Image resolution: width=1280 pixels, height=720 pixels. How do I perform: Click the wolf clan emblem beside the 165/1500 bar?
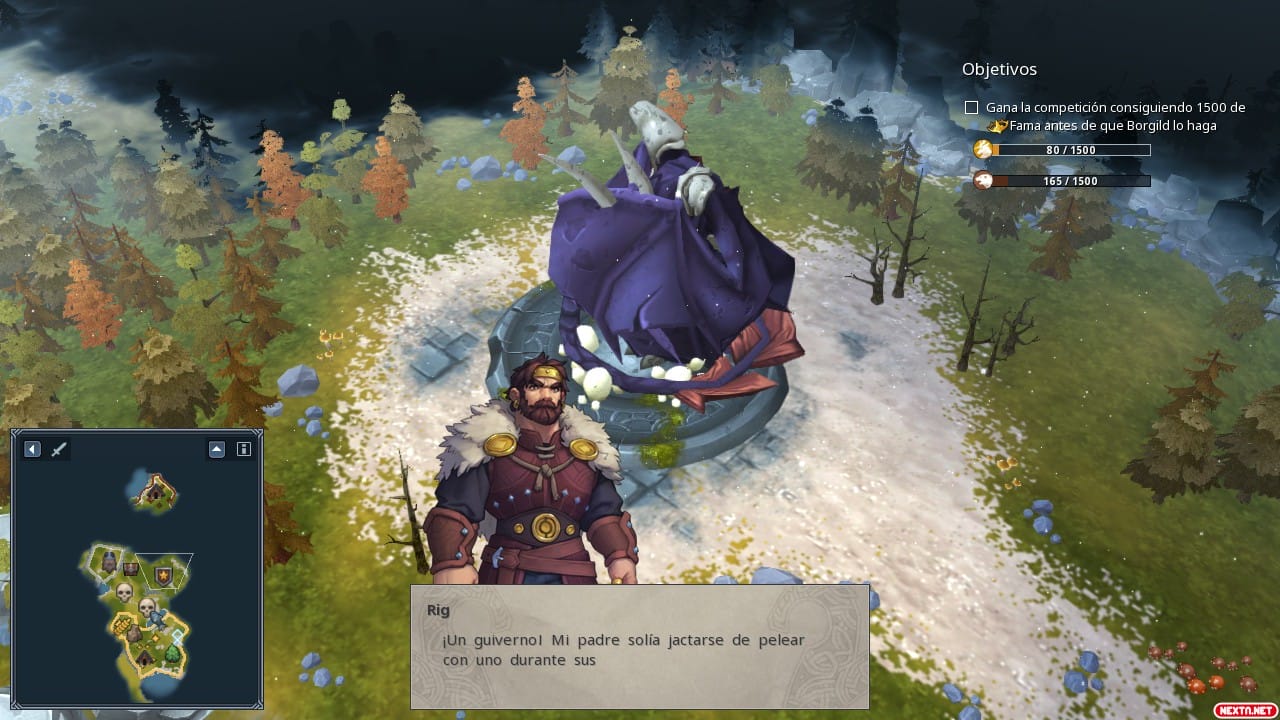984,181
